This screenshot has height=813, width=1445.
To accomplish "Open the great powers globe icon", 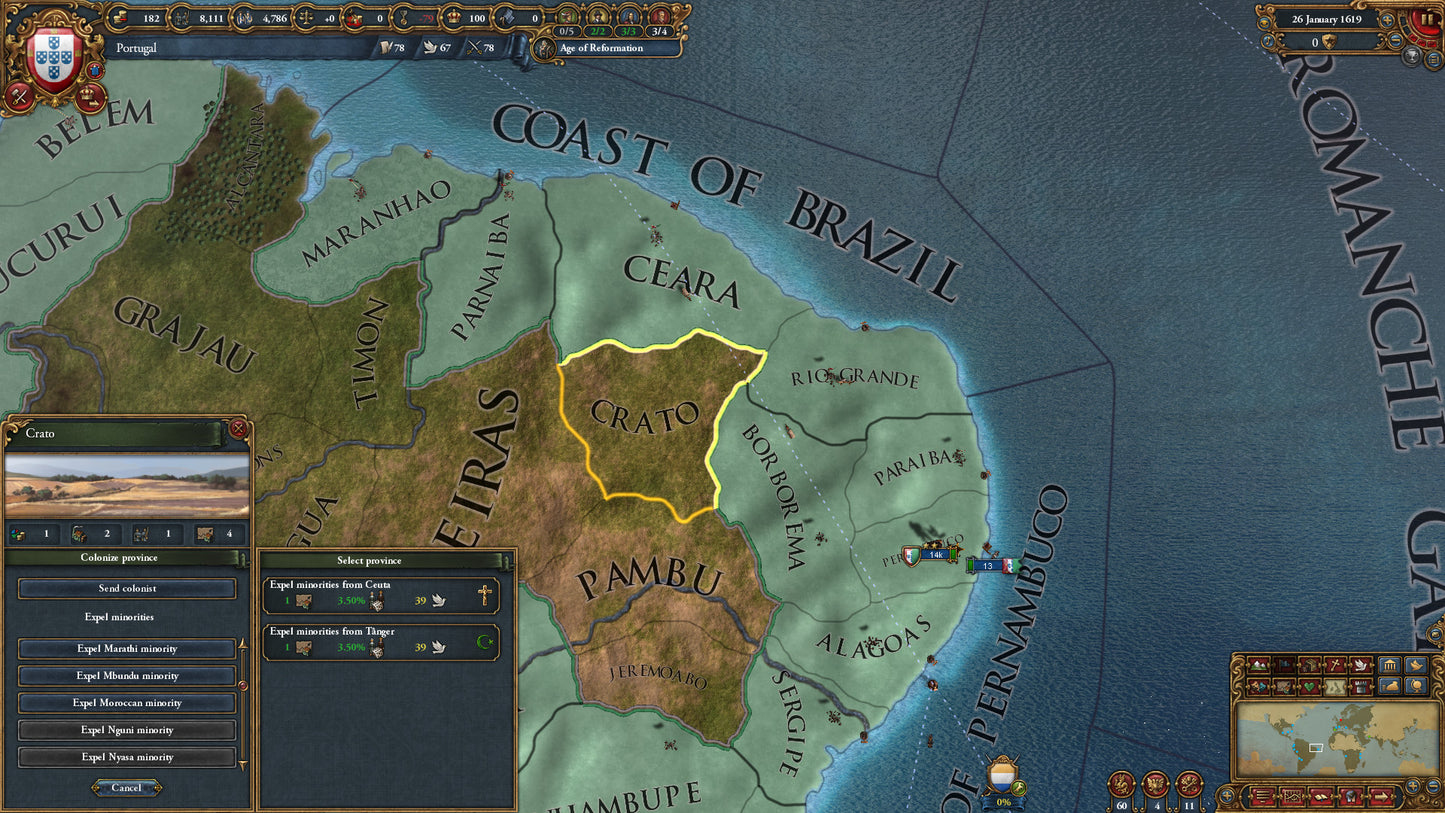I will click(x=1414, y=687).
